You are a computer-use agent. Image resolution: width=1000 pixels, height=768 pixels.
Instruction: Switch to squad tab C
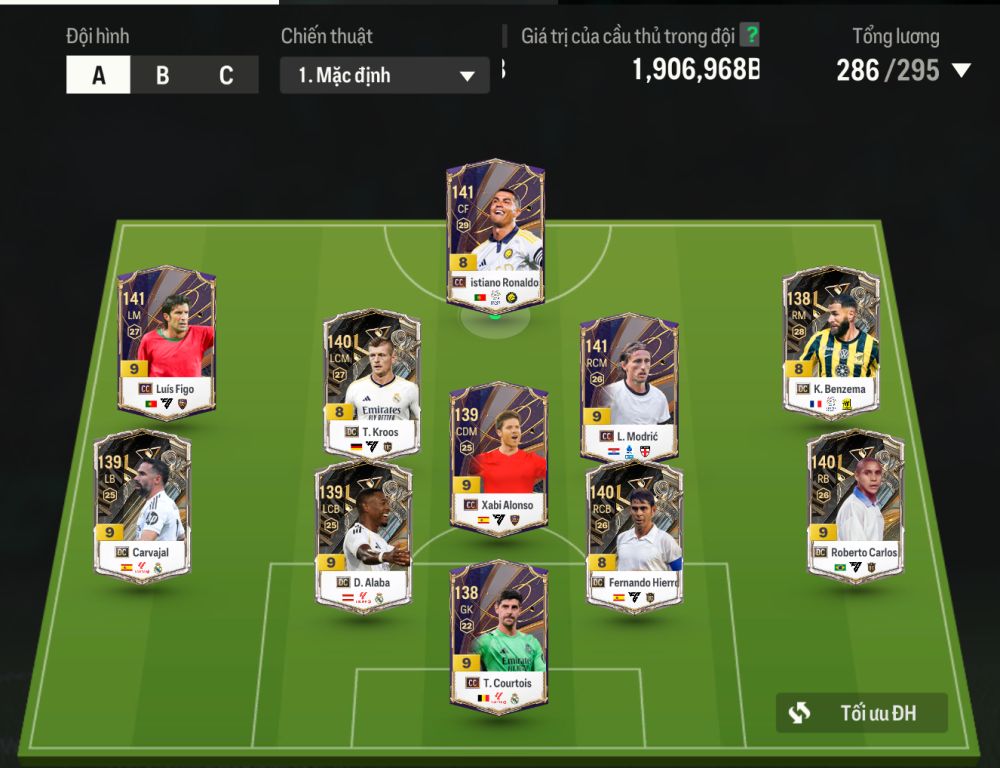coord(226,75)
